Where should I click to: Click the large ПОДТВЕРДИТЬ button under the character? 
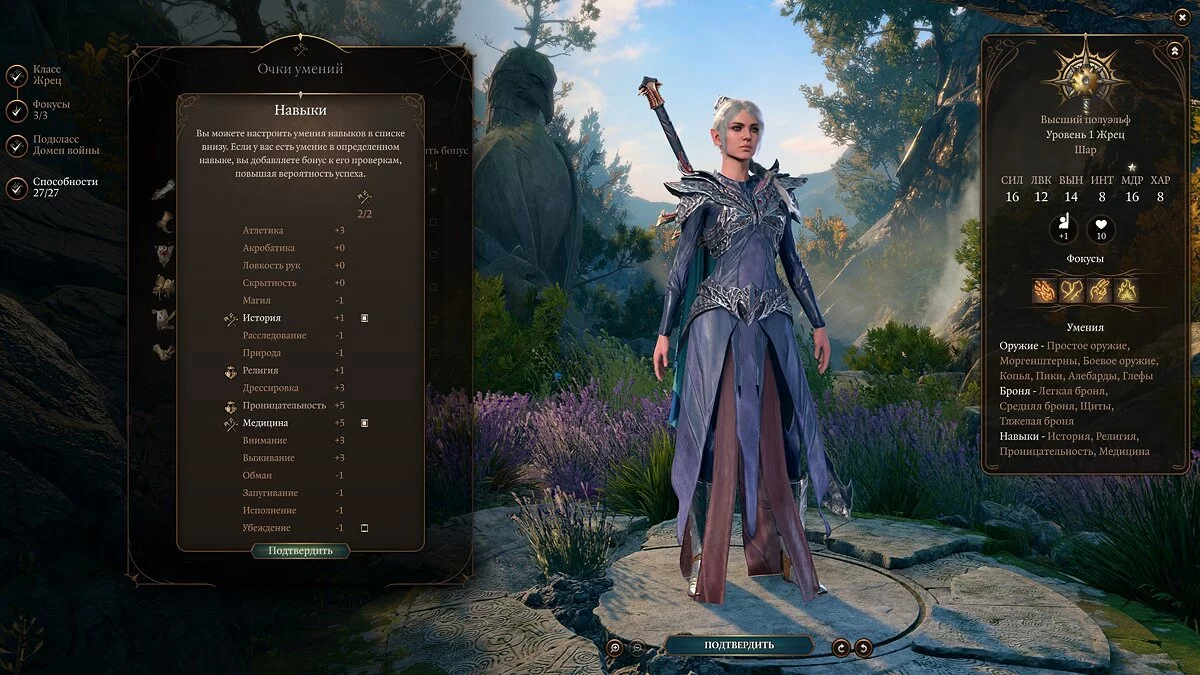tap(739, 645)
